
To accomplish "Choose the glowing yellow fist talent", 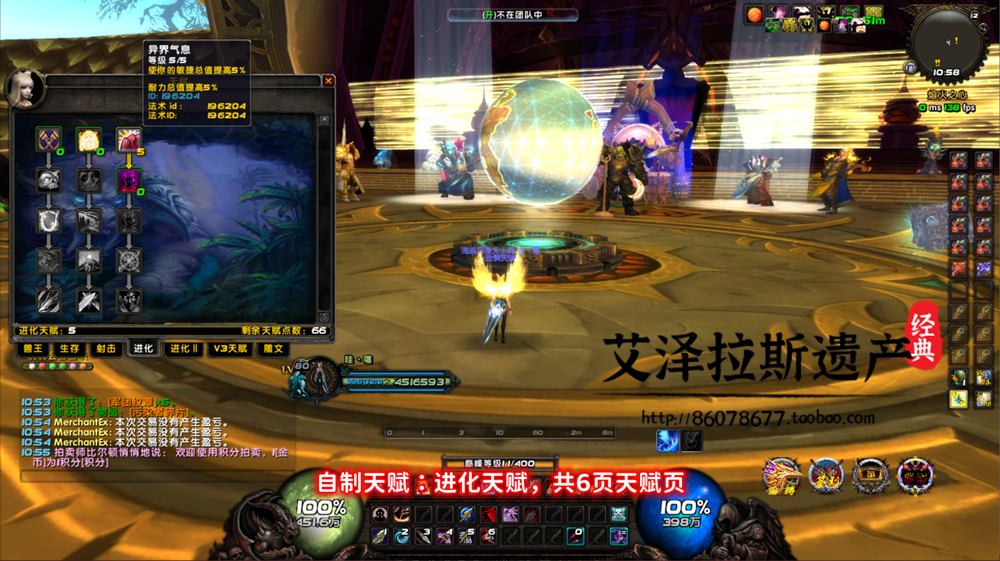I will click(x=89, y=140).
